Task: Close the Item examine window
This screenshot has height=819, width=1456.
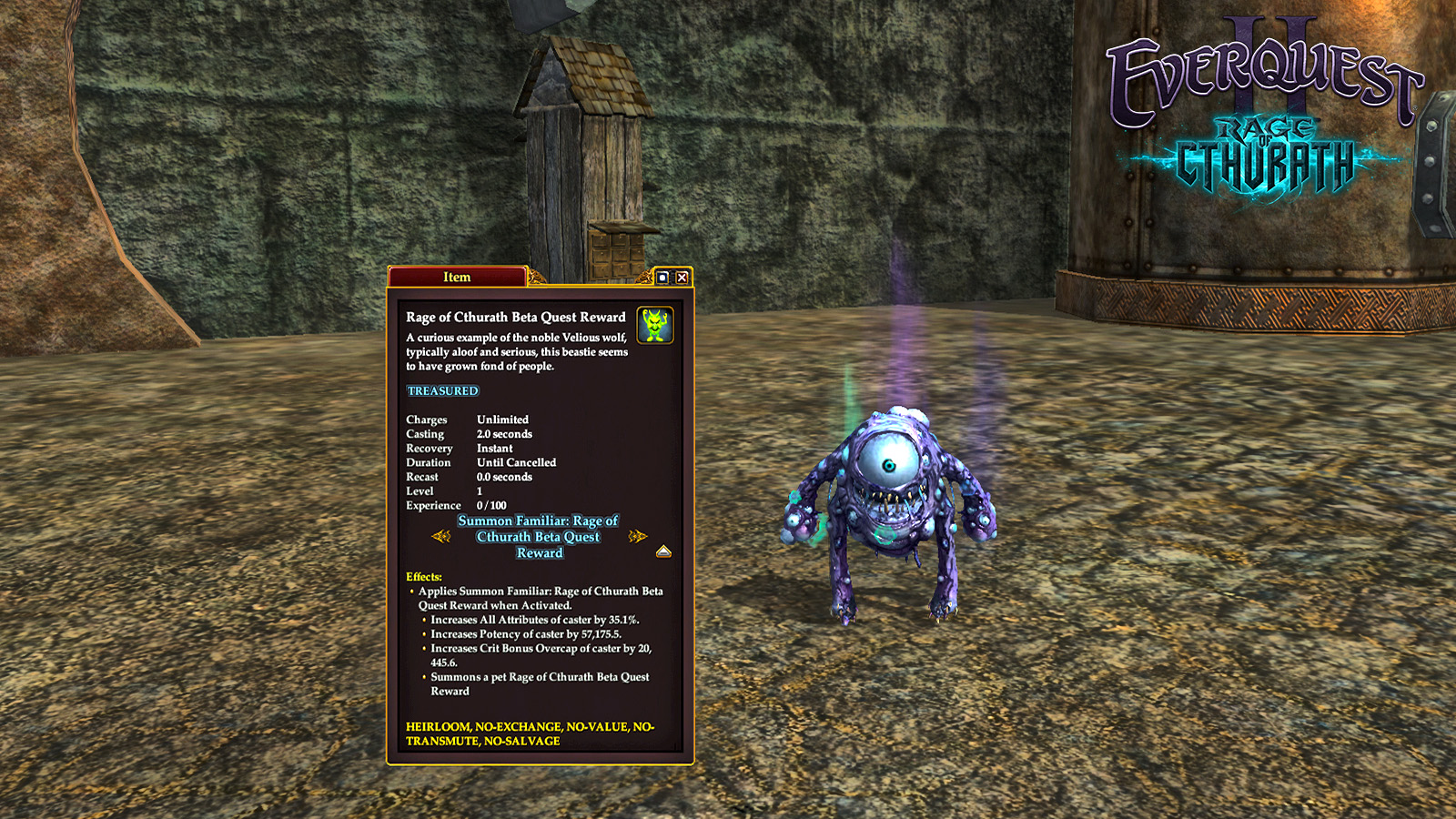Action: [x=682, y=278]
